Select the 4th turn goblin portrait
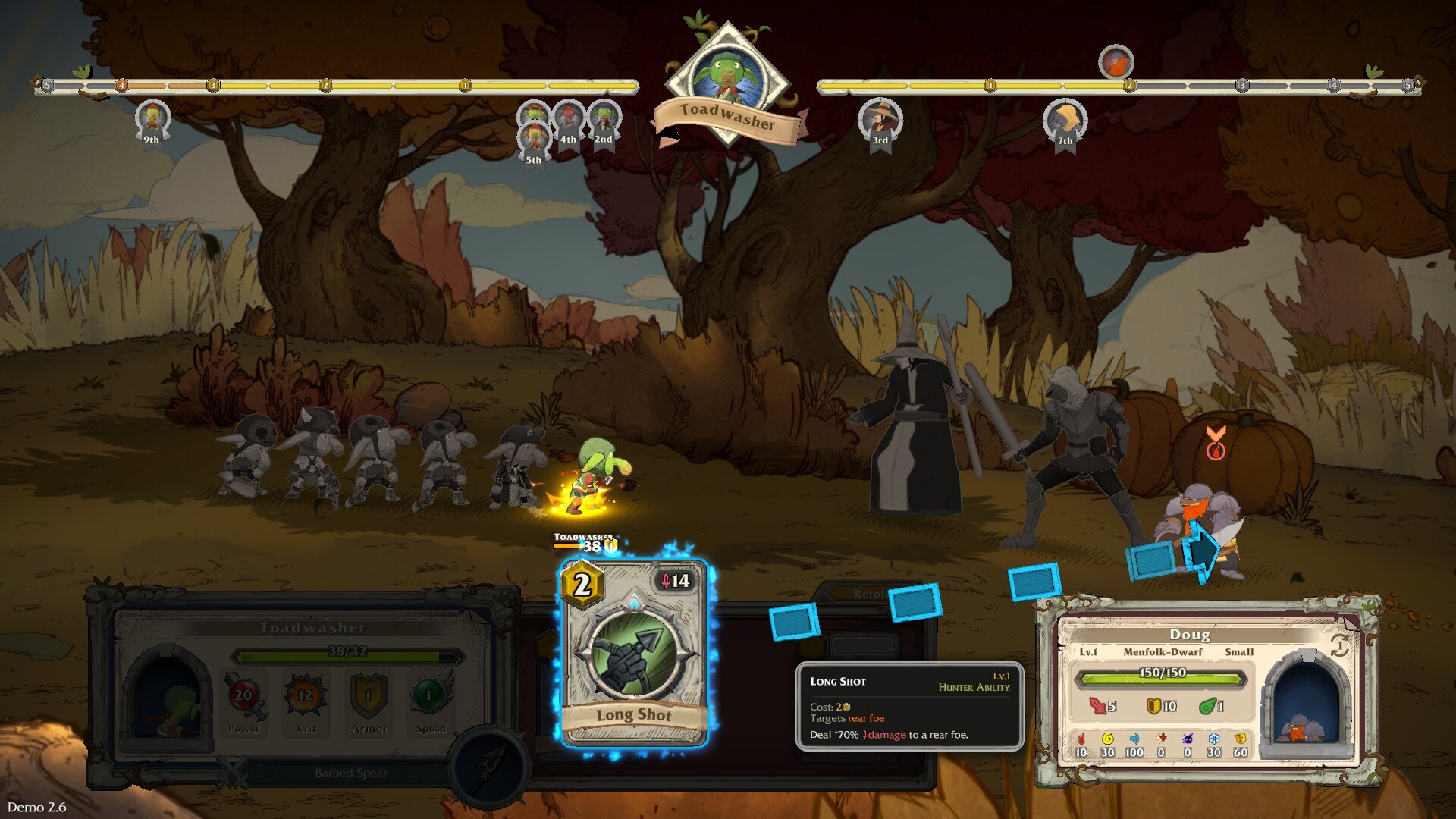 [568, 118]
